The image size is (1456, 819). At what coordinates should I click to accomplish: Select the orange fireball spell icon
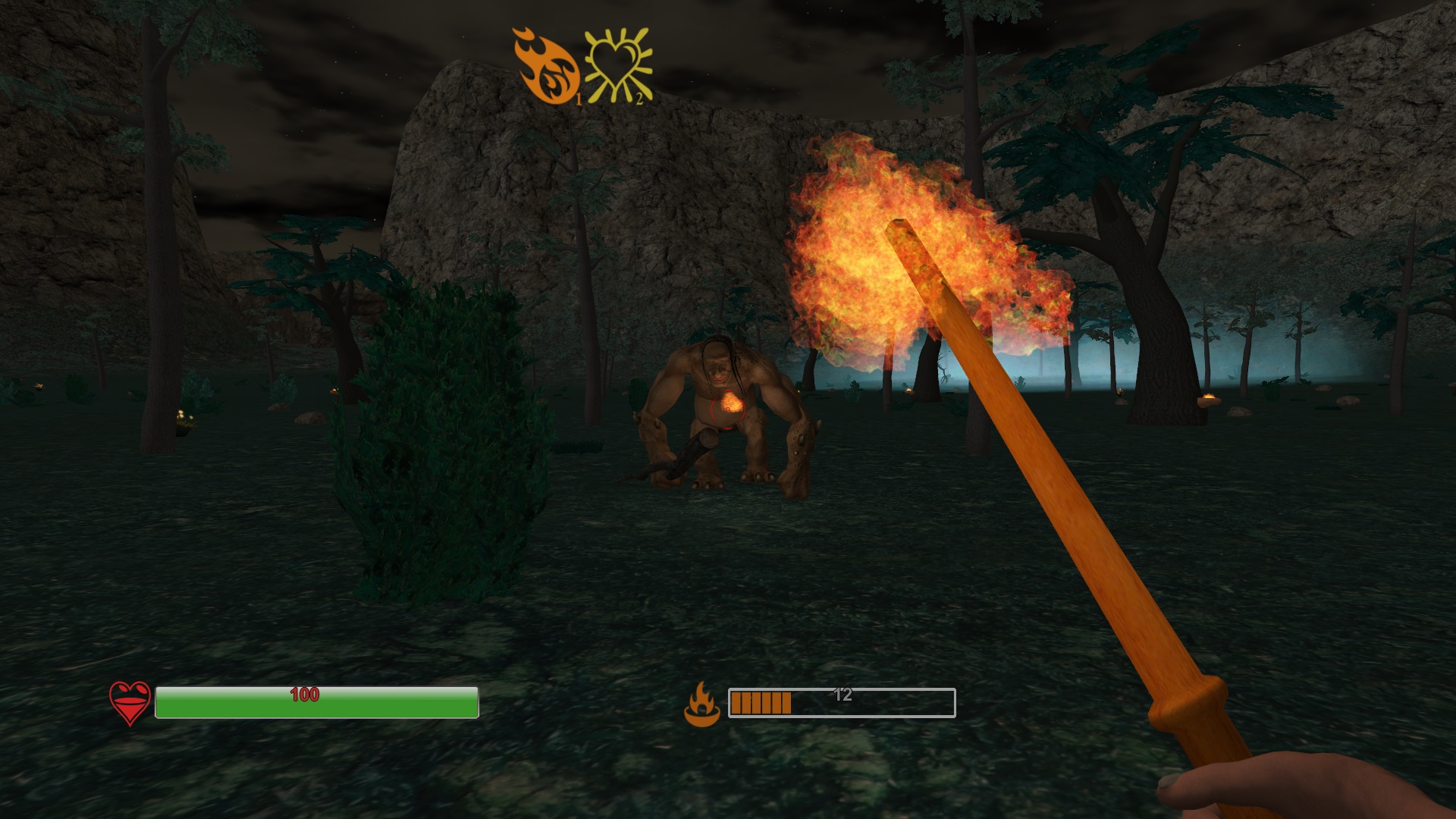546,67
